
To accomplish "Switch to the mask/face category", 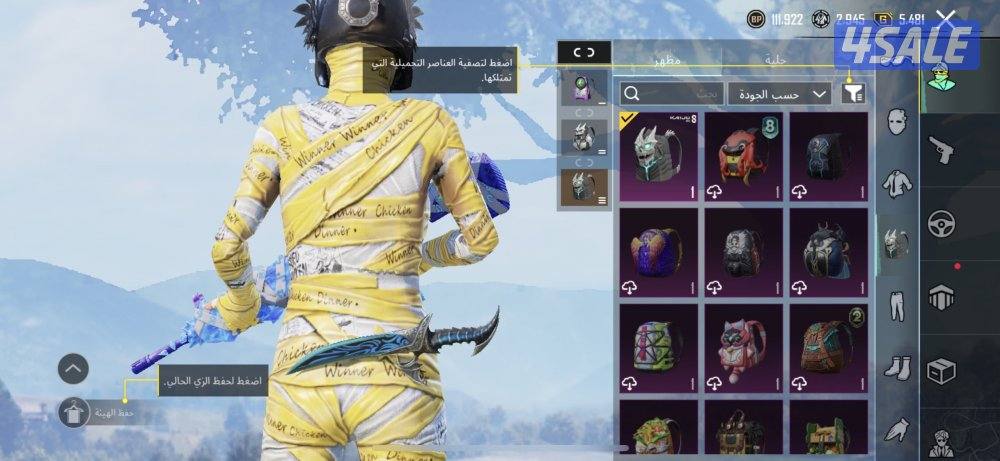I will click(897, 124).
